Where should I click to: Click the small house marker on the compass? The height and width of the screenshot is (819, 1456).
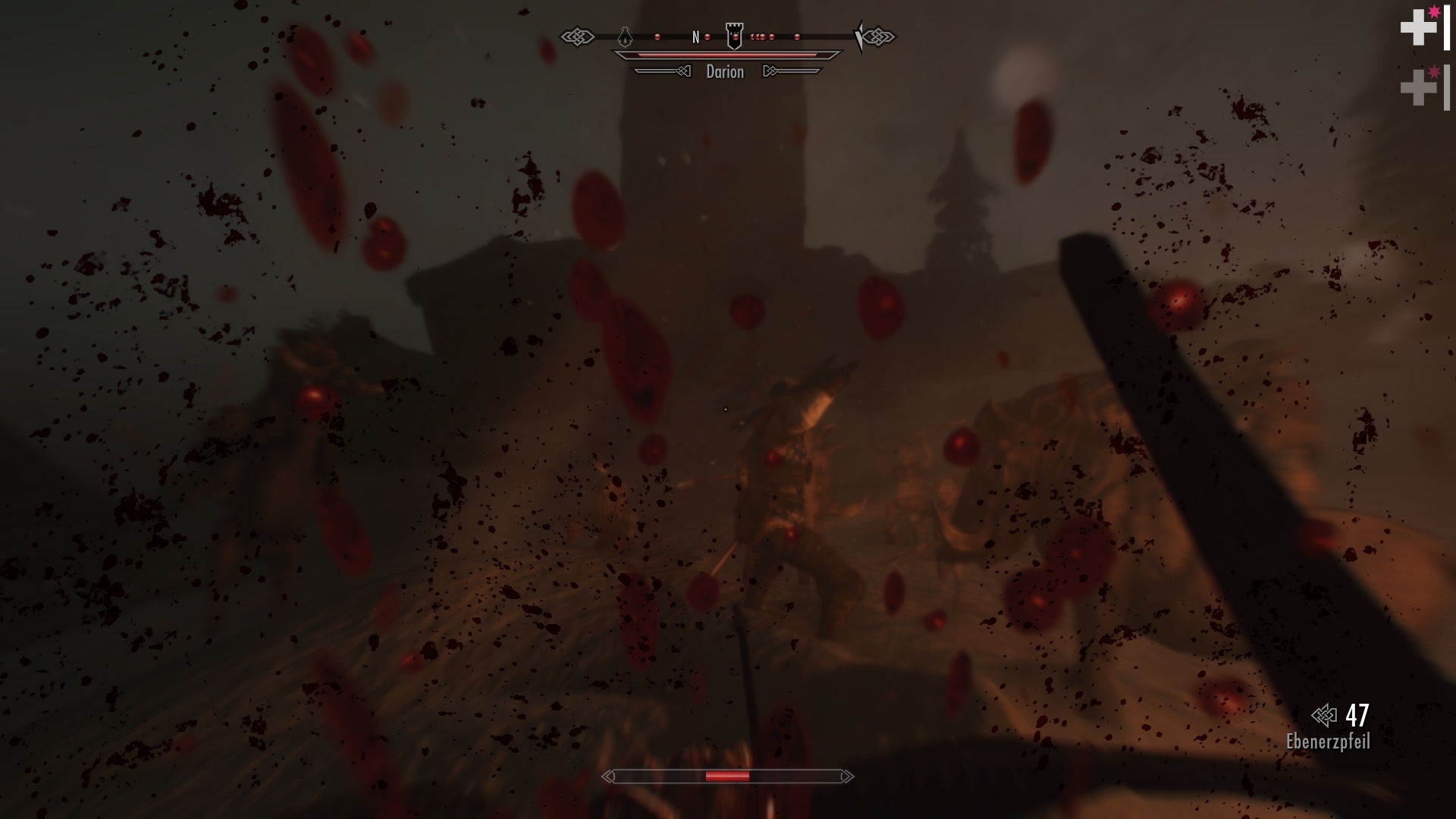[625, 37]
